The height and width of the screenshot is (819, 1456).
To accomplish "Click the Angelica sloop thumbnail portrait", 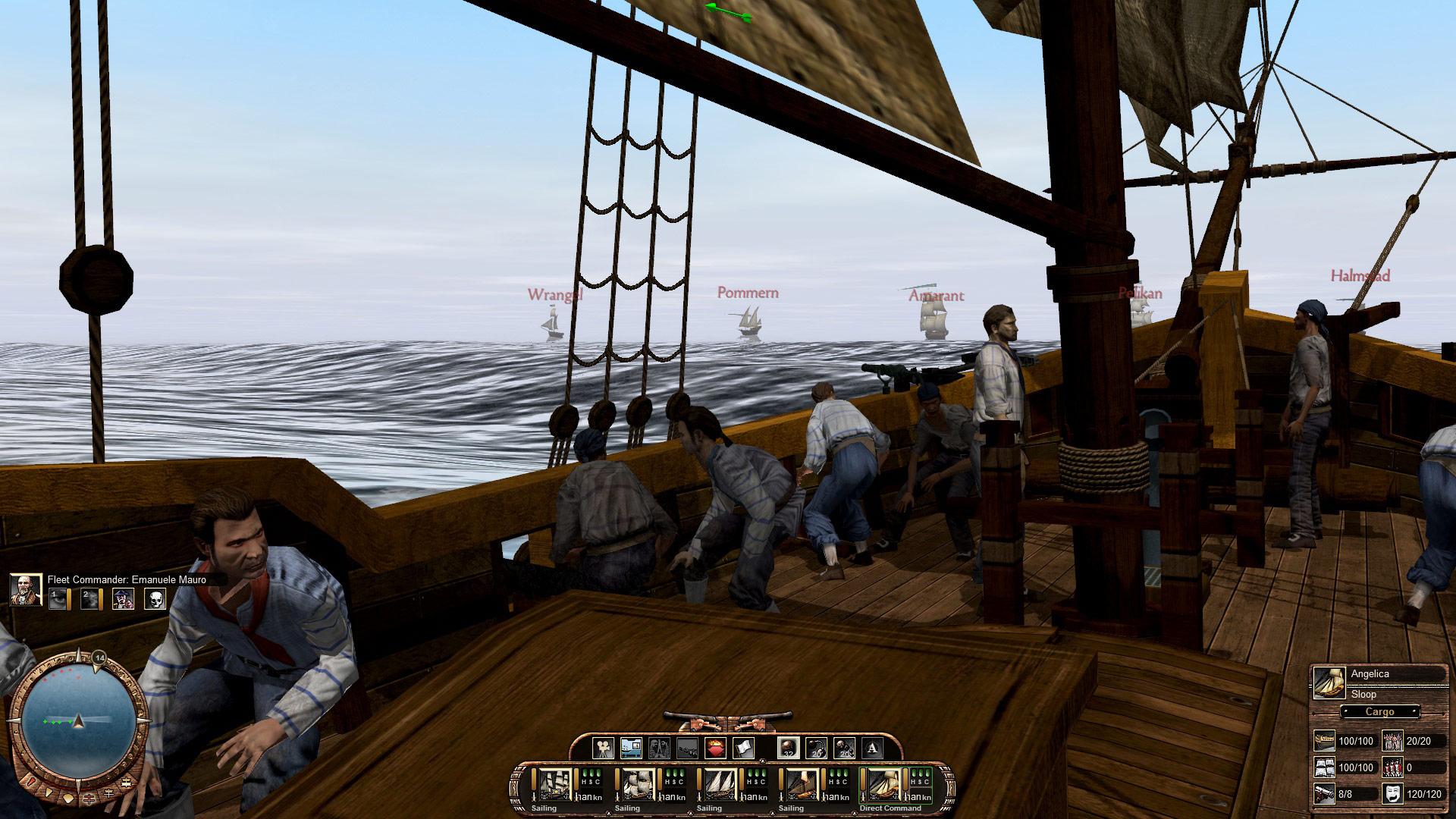I will pyautogui.click(x=1329, y=682).
